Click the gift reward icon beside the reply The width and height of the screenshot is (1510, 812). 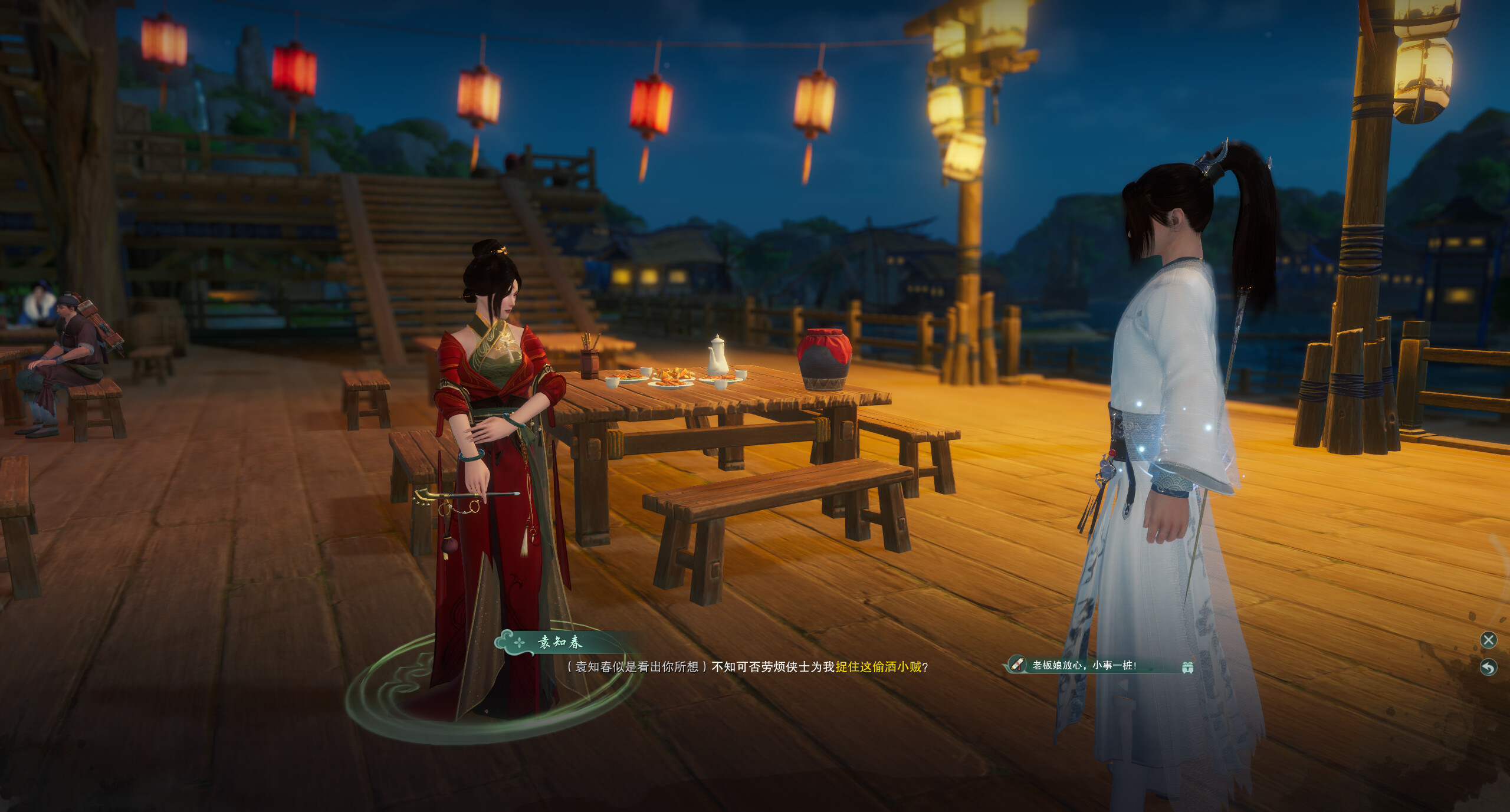point(1187,667)
